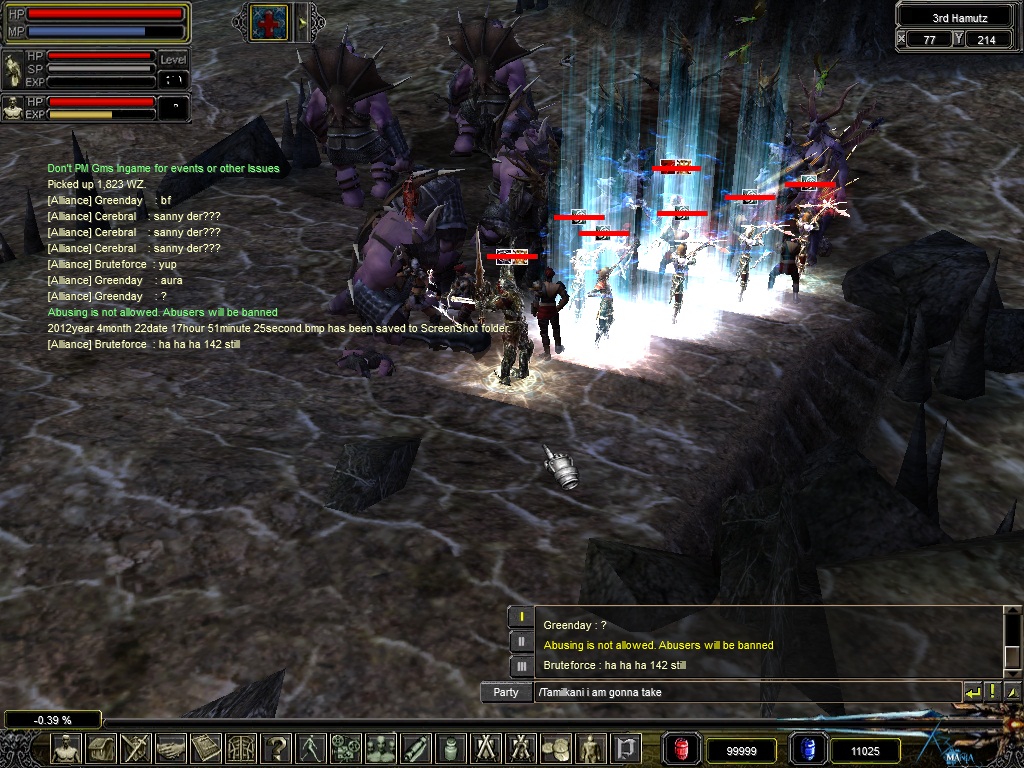Screen dimensions: 1024x768
Task: Click the yellow exclamation mark chat button
Action: [x=992, y=692]
